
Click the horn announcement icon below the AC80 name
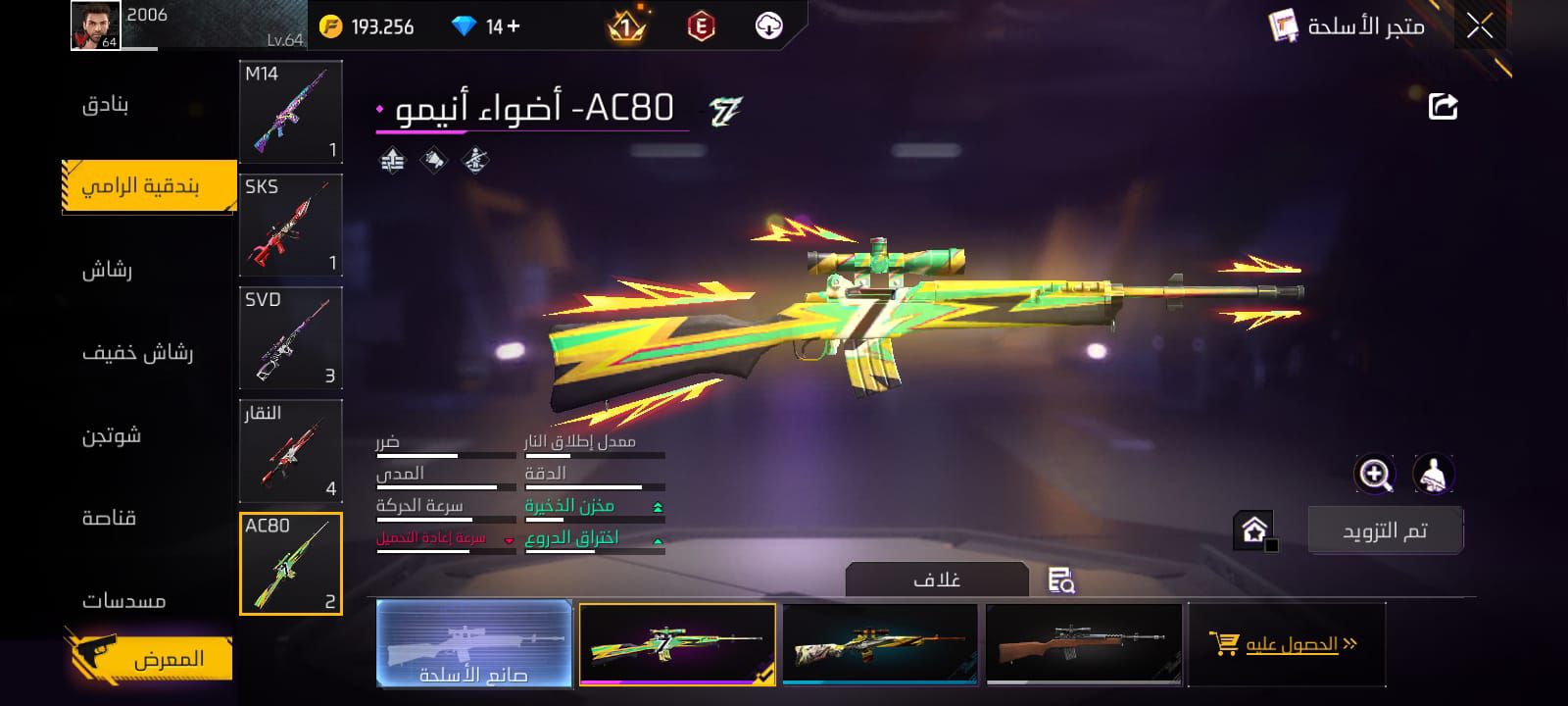point(434,159)
